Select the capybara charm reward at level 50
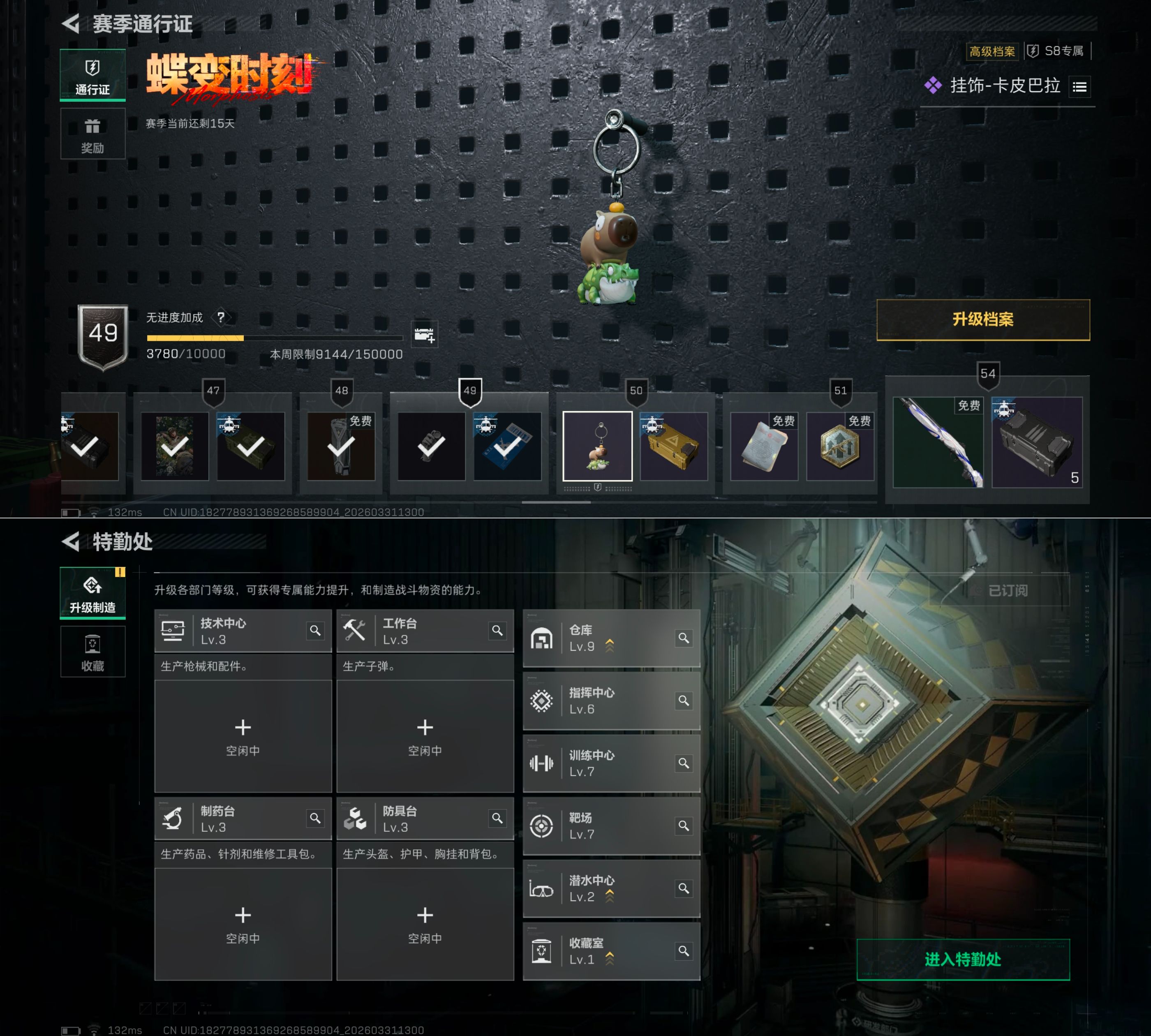 coord(597,446)
